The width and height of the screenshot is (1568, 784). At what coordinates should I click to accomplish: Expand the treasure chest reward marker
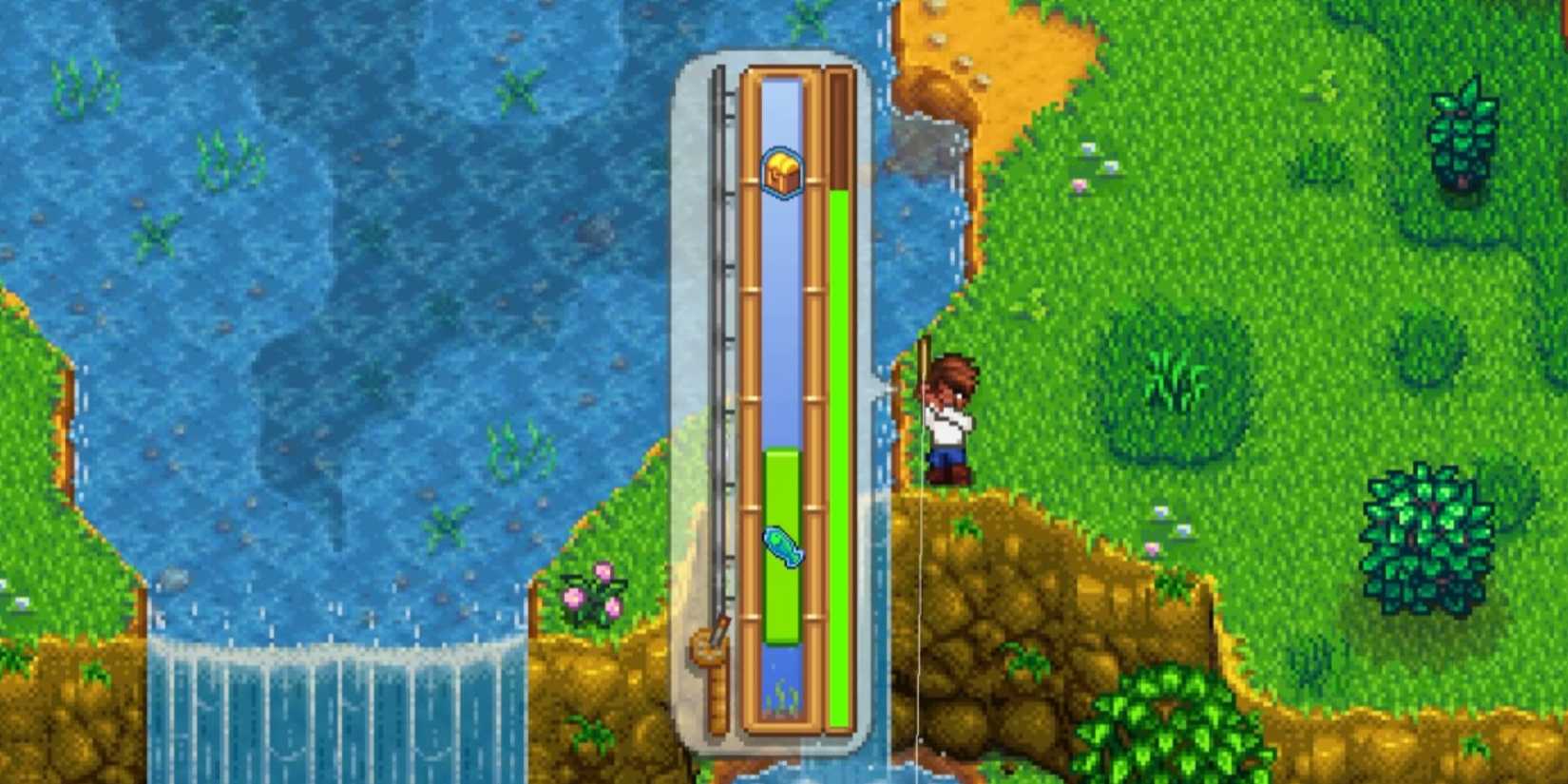[781, 175]
